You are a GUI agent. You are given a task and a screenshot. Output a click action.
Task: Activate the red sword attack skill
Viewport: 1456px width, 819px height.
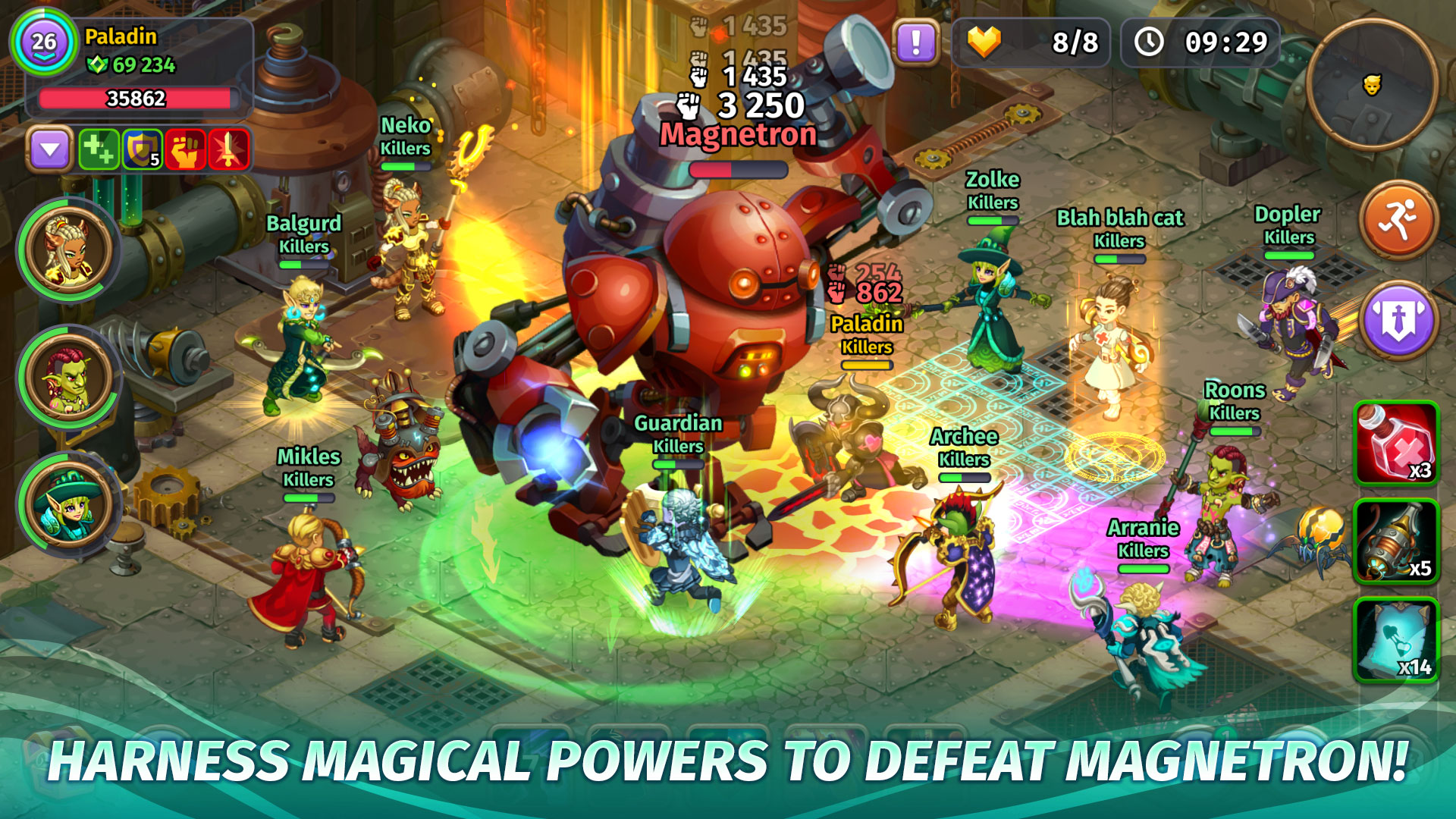[229, 149]
